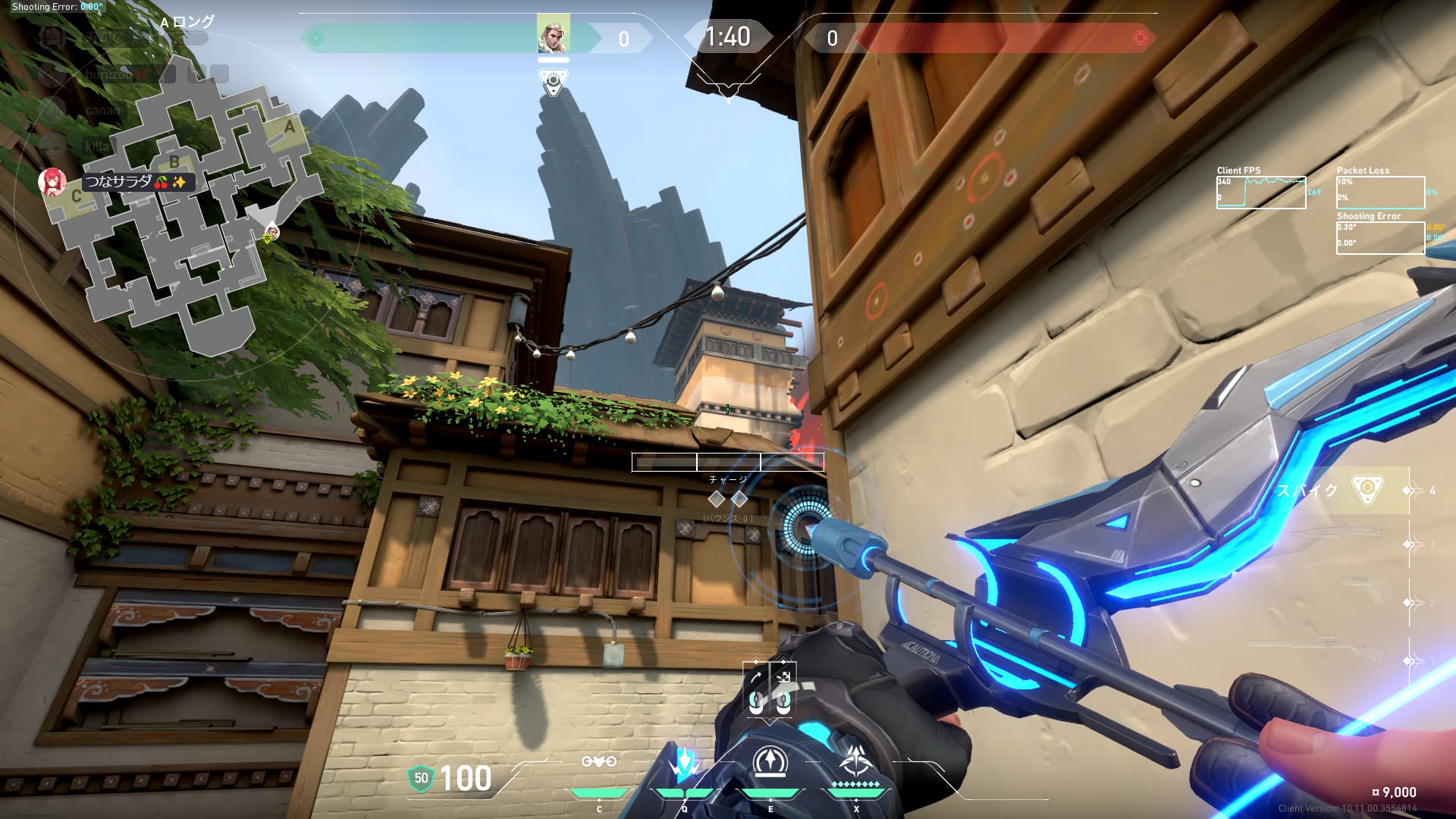Click the A site marker on the minimap
Screen dimensions: 1456x819
coord(289,127)
